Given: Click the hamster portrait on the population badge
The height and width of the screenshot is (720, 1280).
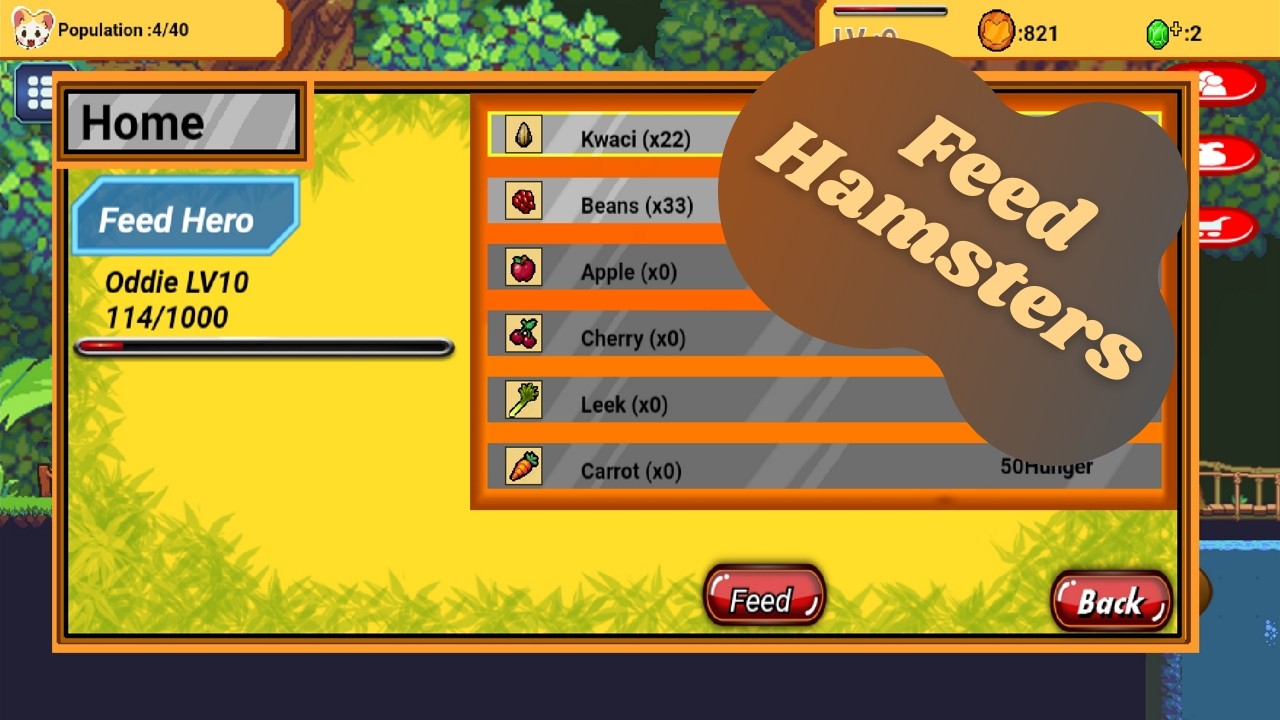Looking at the screenshot, I should (30, 29).
